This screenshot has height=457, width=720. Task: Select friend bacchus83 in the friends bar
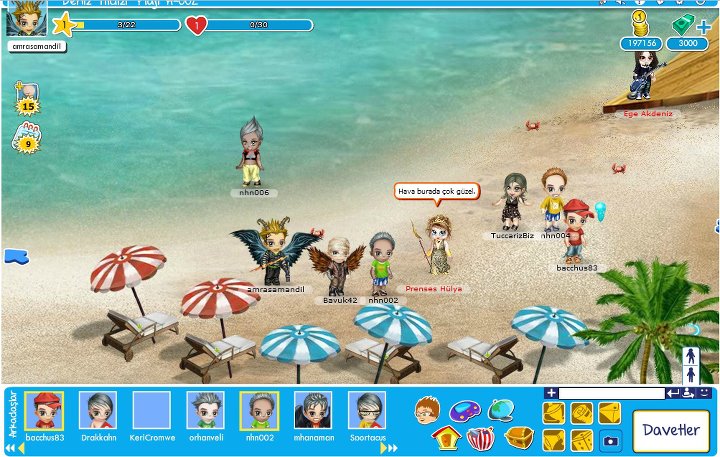(x=44, y=410)
